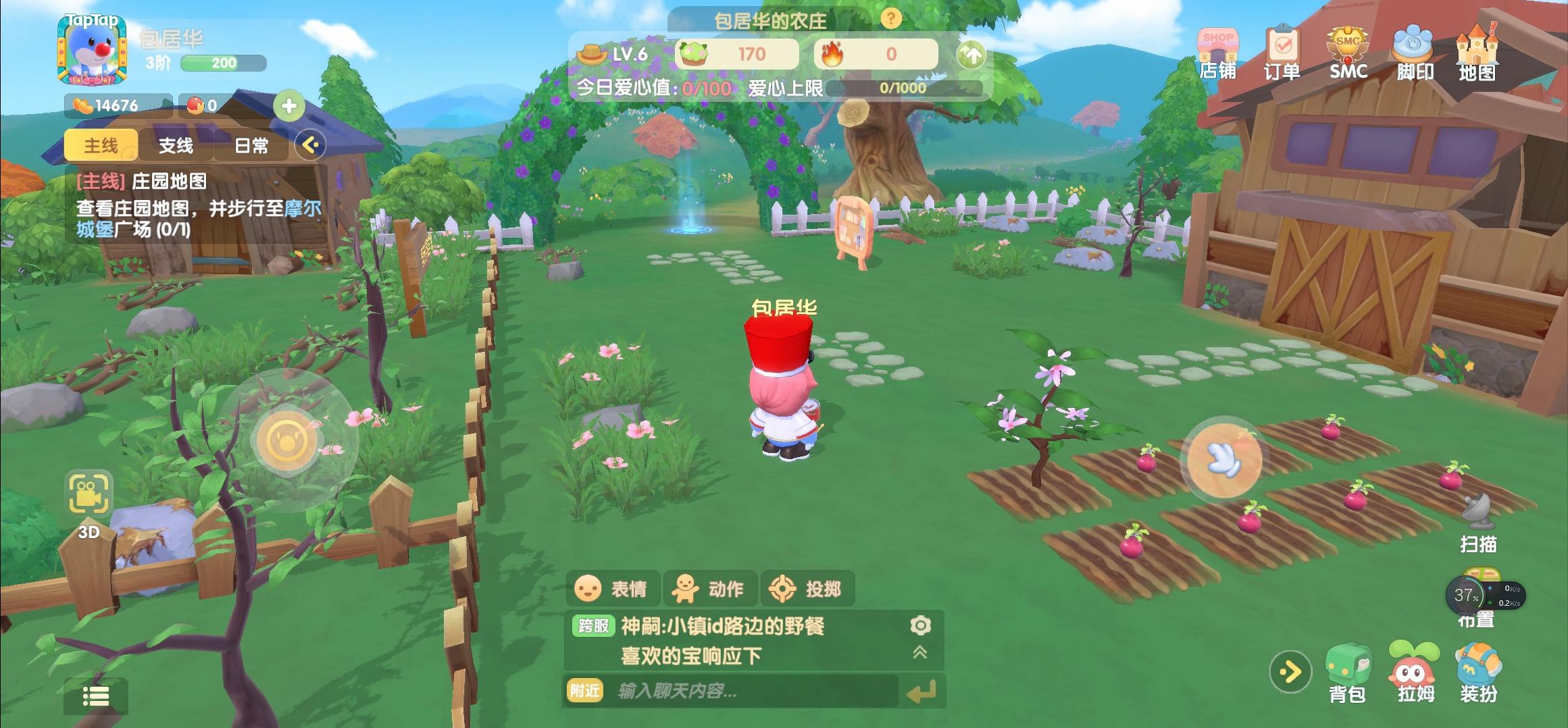Viewport: 1568px width, 728px height.
Task: Switch to the 日常 daily quest tab
Action: [251, 145]
